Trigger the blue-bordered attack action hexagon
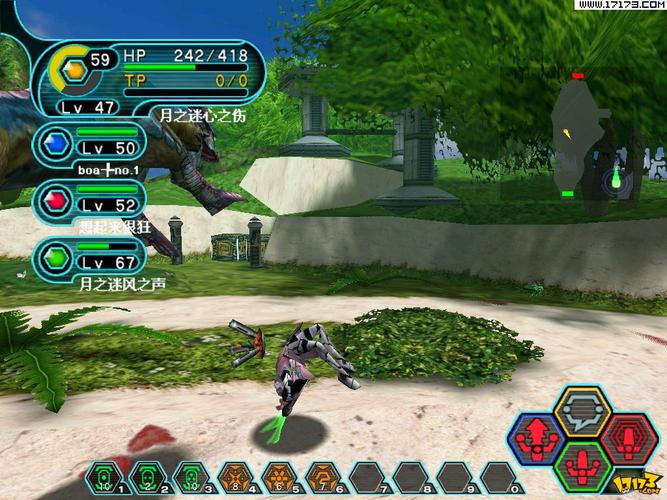This screenshot has width=667, height=500. [x=537, y=438]
